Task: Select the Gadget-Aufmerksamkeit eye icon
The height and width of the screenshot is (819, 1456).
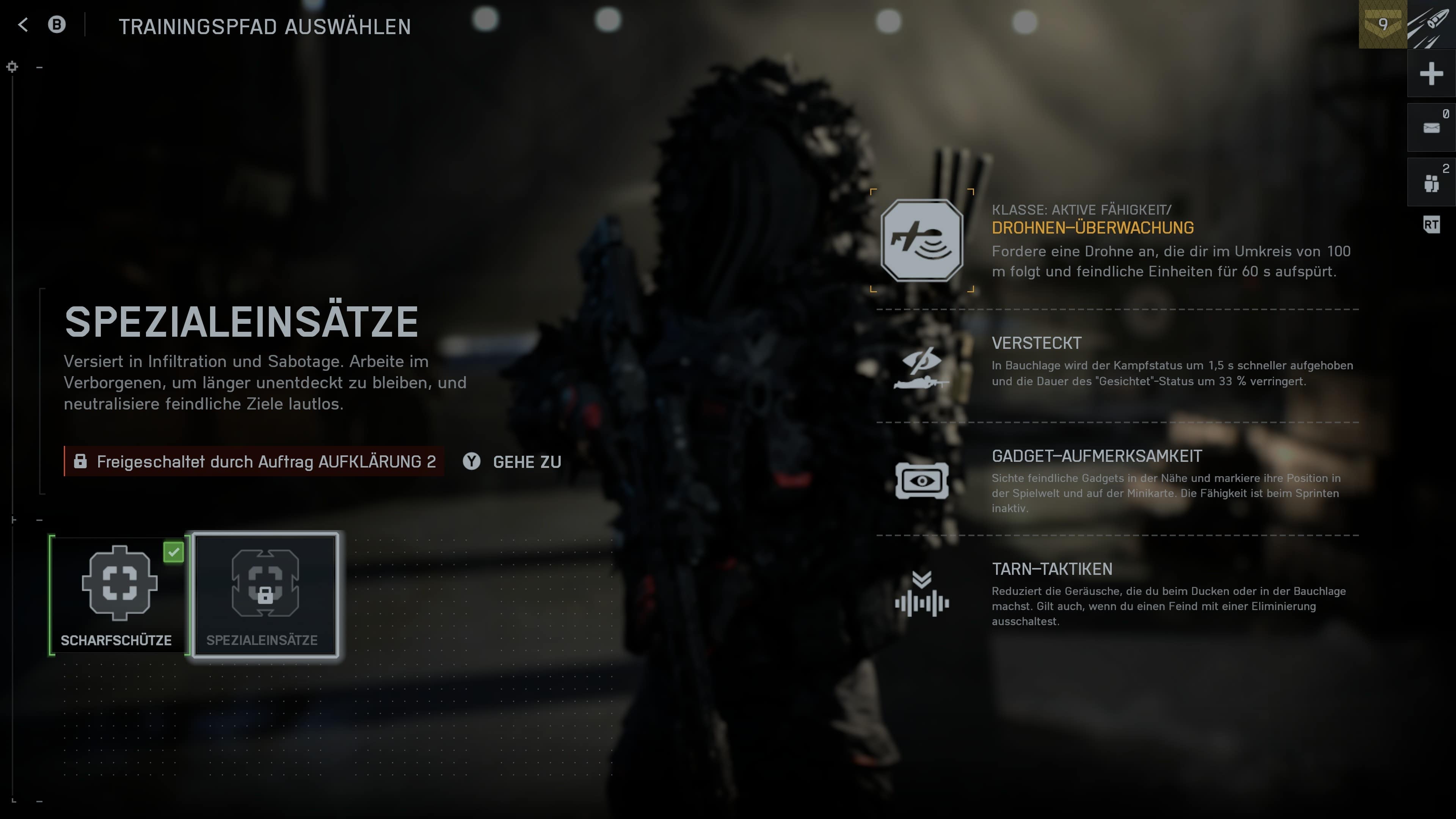Action: pyautogui.click(x=921, y=481)
